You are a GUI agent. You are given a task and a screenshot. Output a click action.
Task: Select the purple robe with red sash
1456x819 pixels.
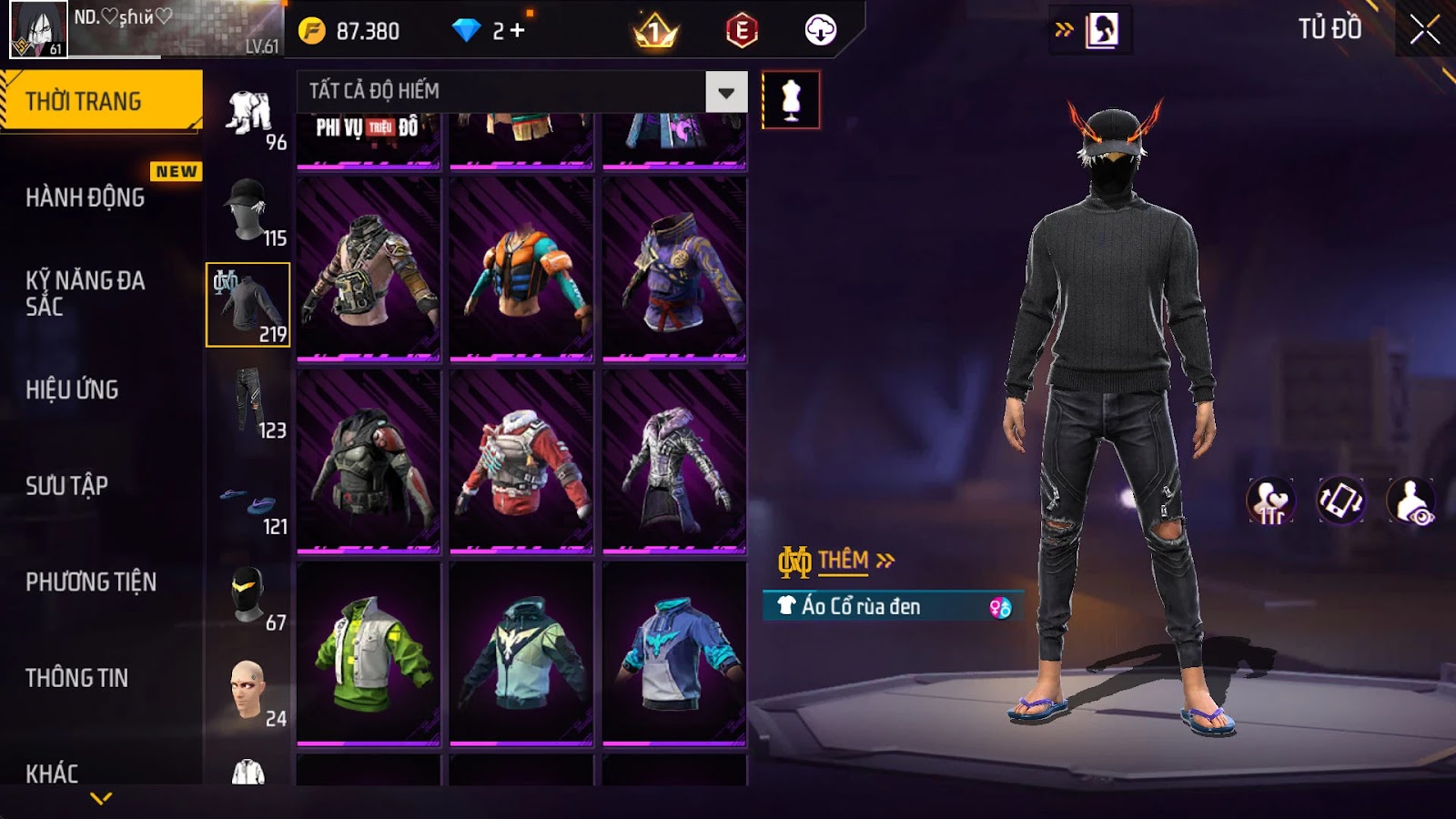pyautogui.click(x=674, y=269)
